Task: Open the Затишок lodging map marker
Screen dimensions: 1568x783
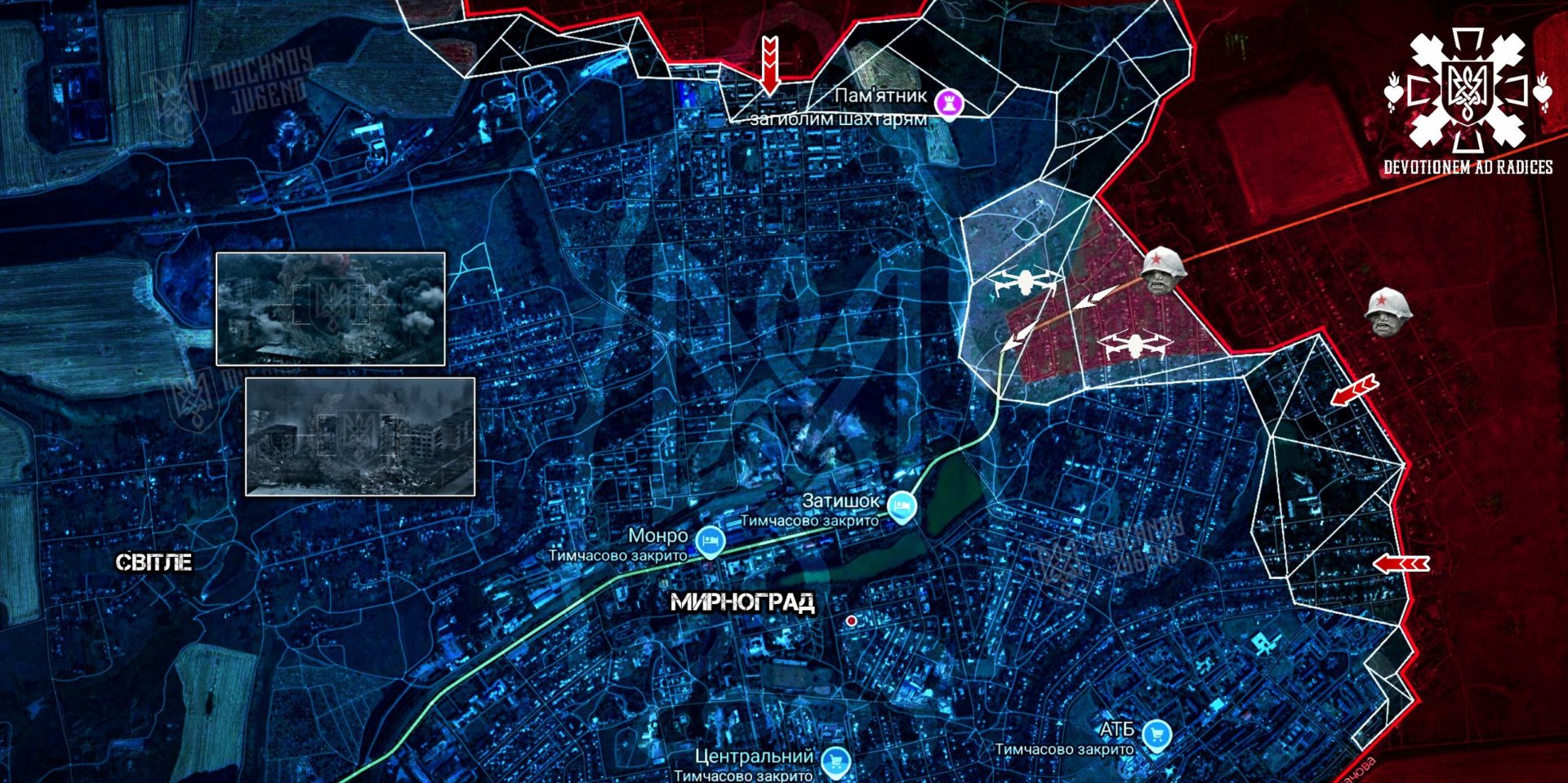Action: [x=901, y=506]
